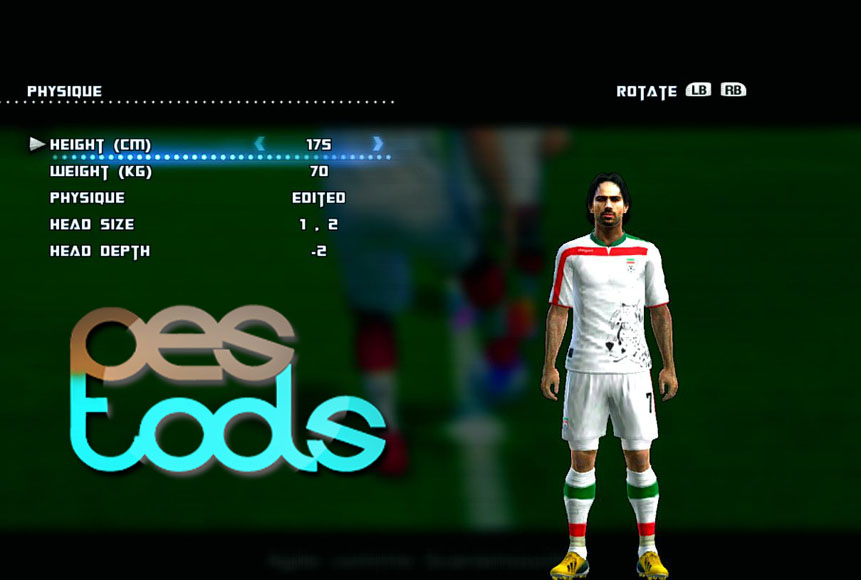Screen dimensions: 861x580
Task: Decrease height with the left arrow
Action: [260, 144]
